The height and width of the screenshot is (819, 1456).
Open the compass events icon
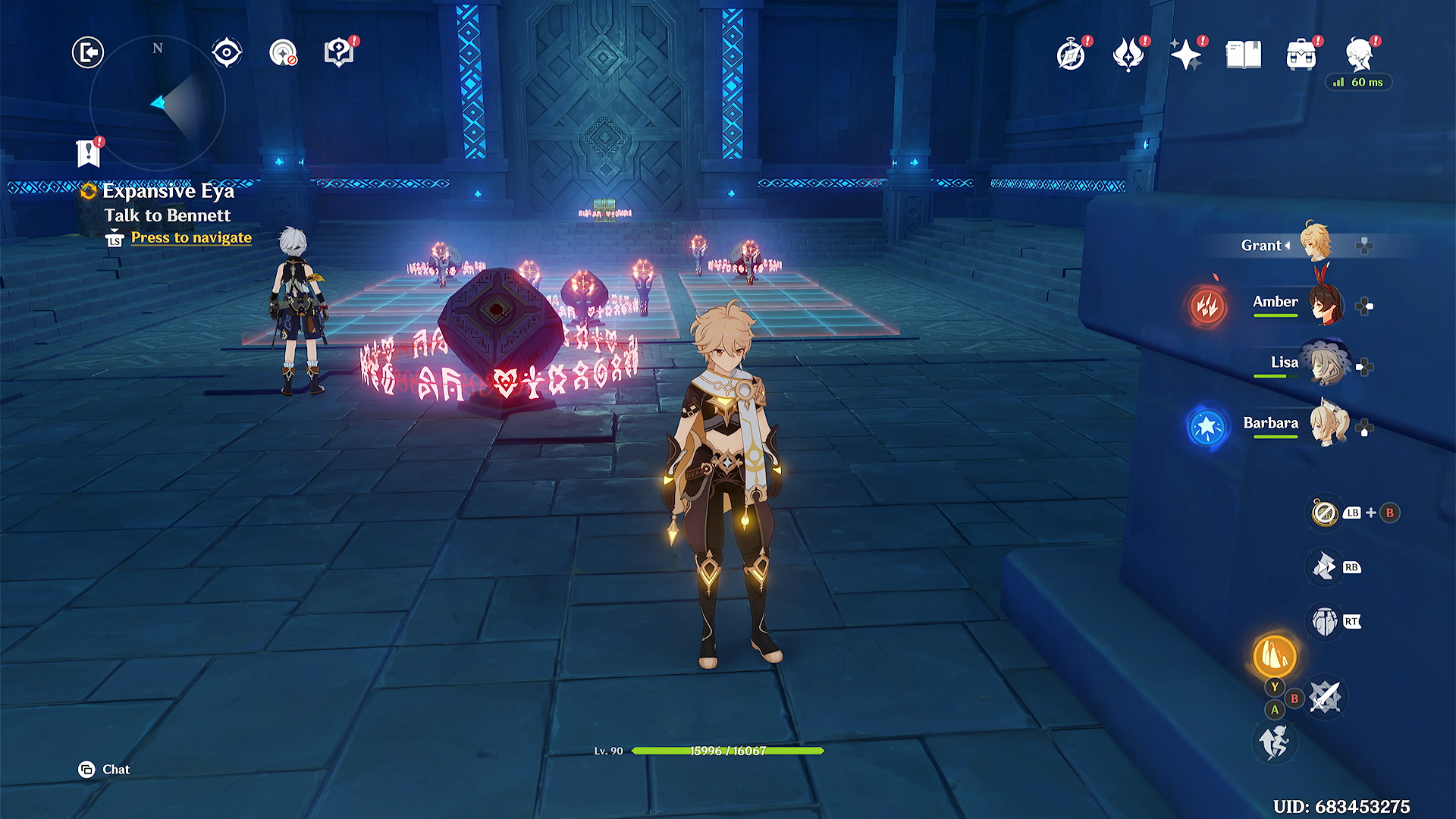tap(1071, 55)
